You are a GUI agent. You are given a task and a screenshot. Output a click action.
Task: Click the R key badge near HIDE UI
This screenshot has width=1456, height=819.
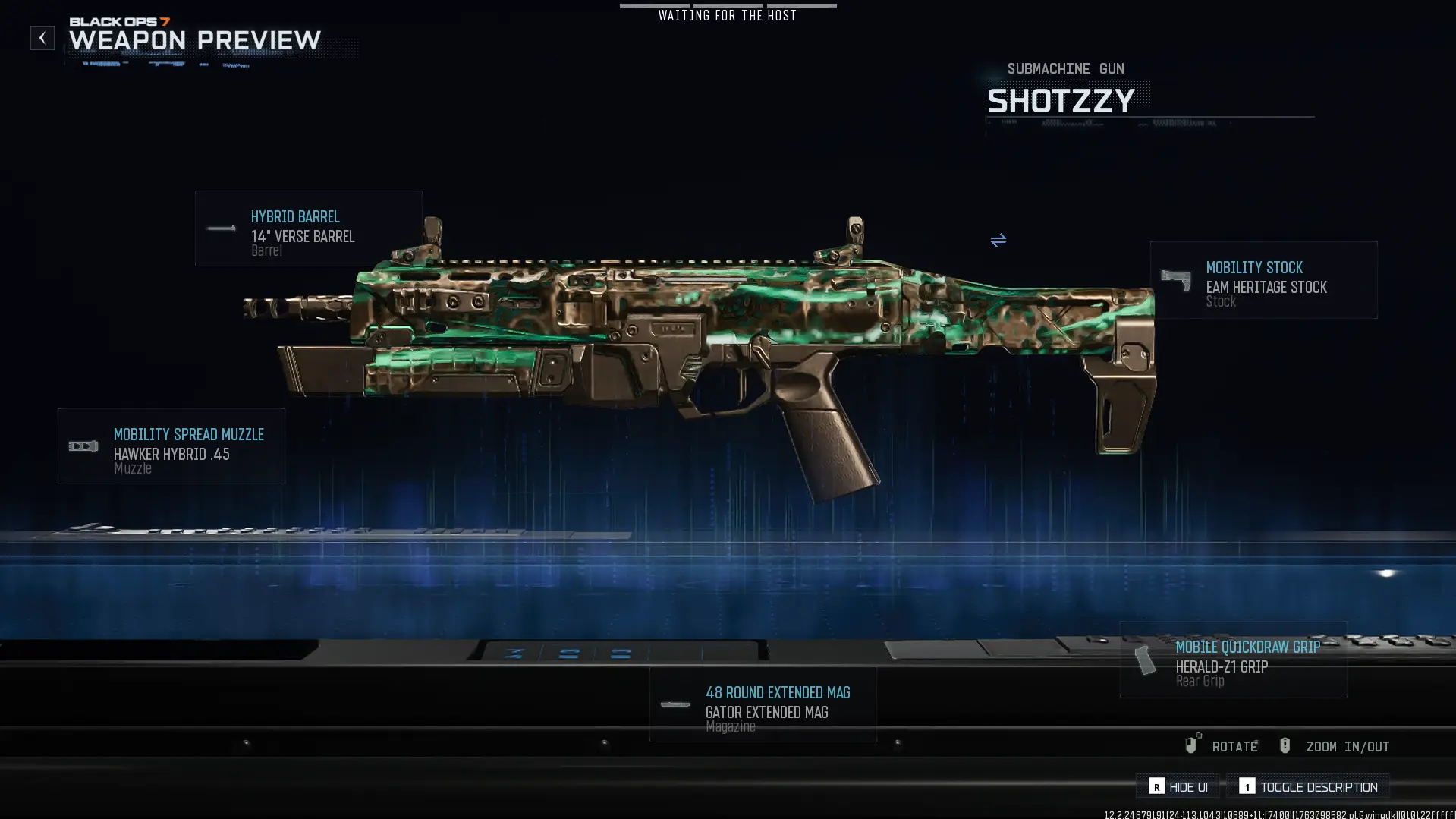[1156, 786]
